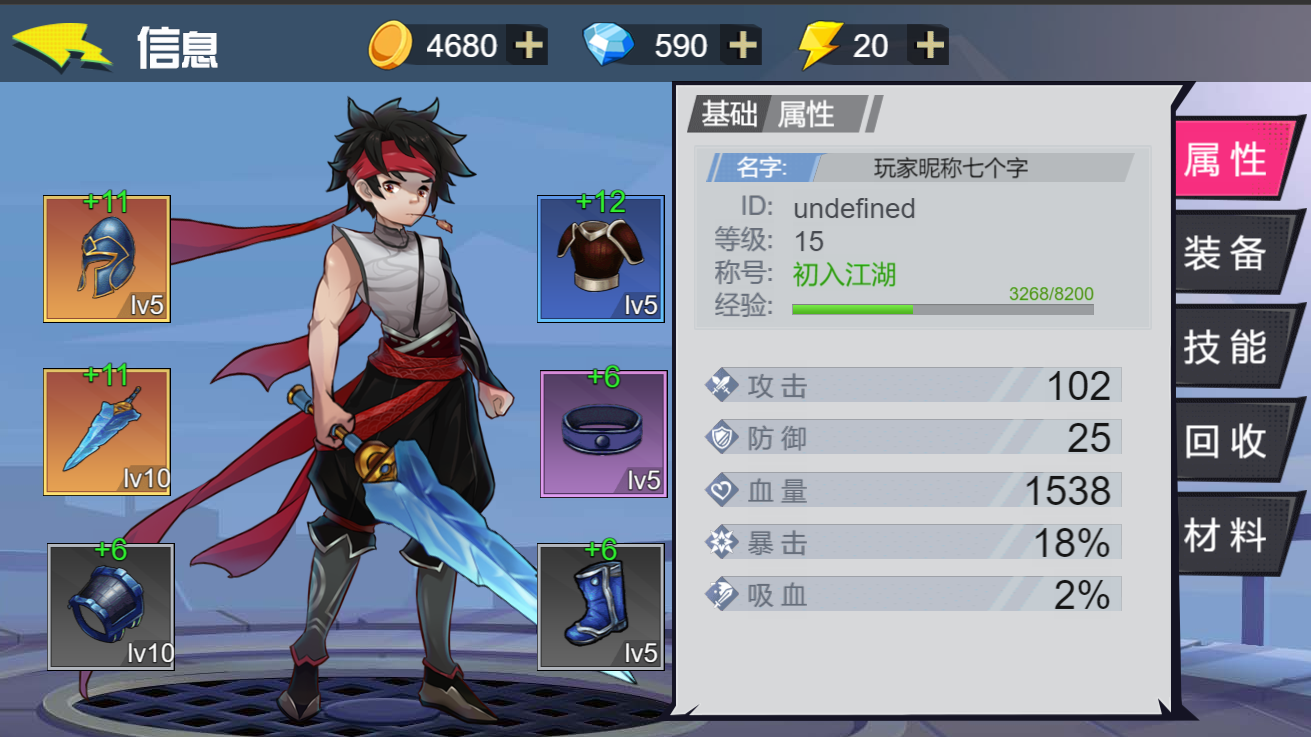This screenshot has width=1311, height=737.
Task: Go back using the yellow arrow
Action: (x=60, y=46)
